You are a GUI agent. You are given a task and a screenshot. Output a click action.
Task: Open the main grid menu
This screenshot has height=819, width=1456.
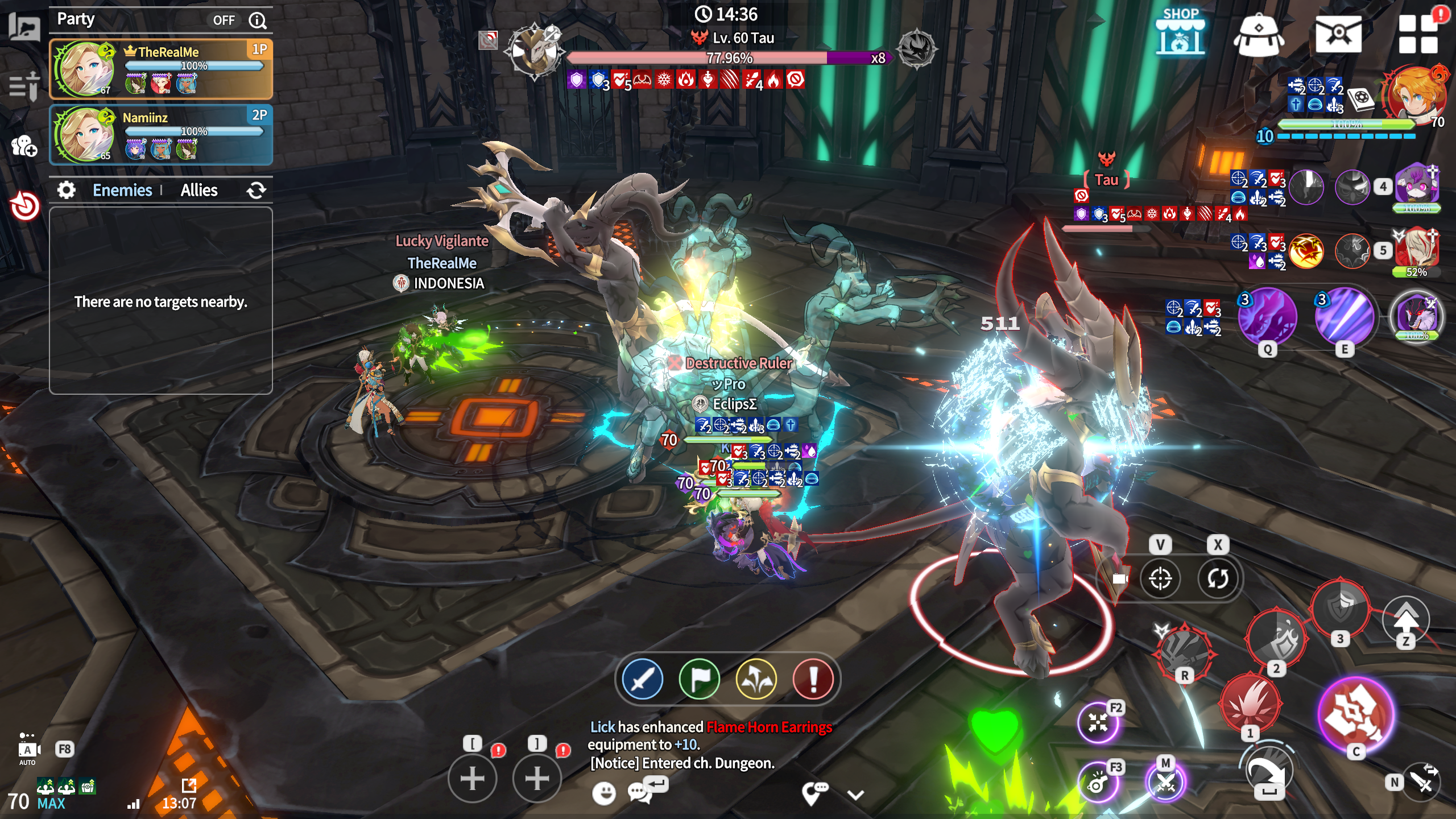[x=1418, y=34]
